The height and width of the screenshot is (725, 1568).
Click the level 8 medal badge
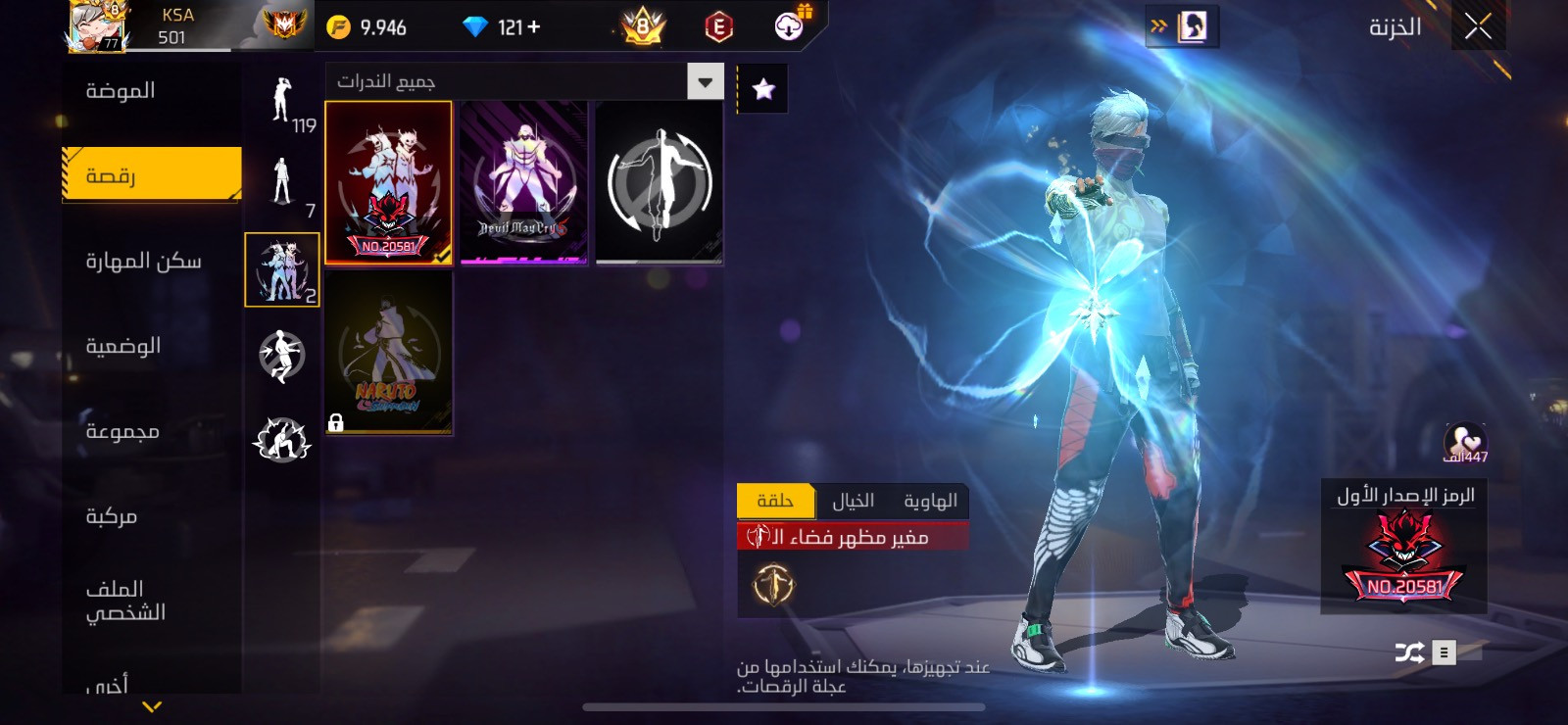[x=642, y=26]
